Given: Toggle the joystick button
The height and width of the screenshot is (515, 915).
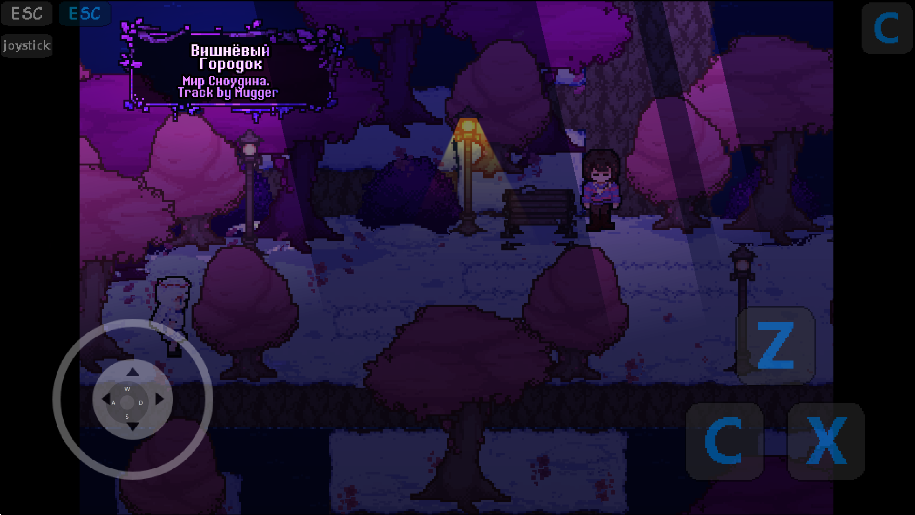Looking at the screenshot, I should (x=26, y=46).
